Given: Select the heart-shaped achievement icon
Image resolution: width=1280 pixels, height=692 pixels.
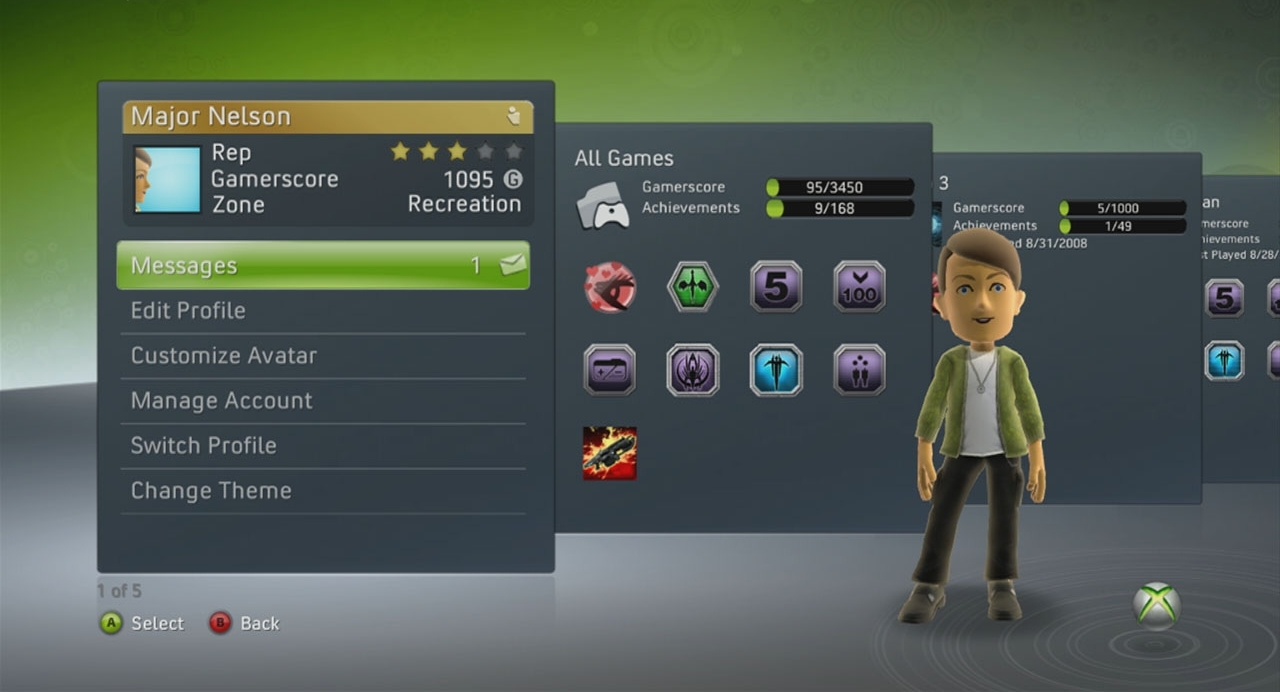Looking at the screenshot, I should (610, 287).
